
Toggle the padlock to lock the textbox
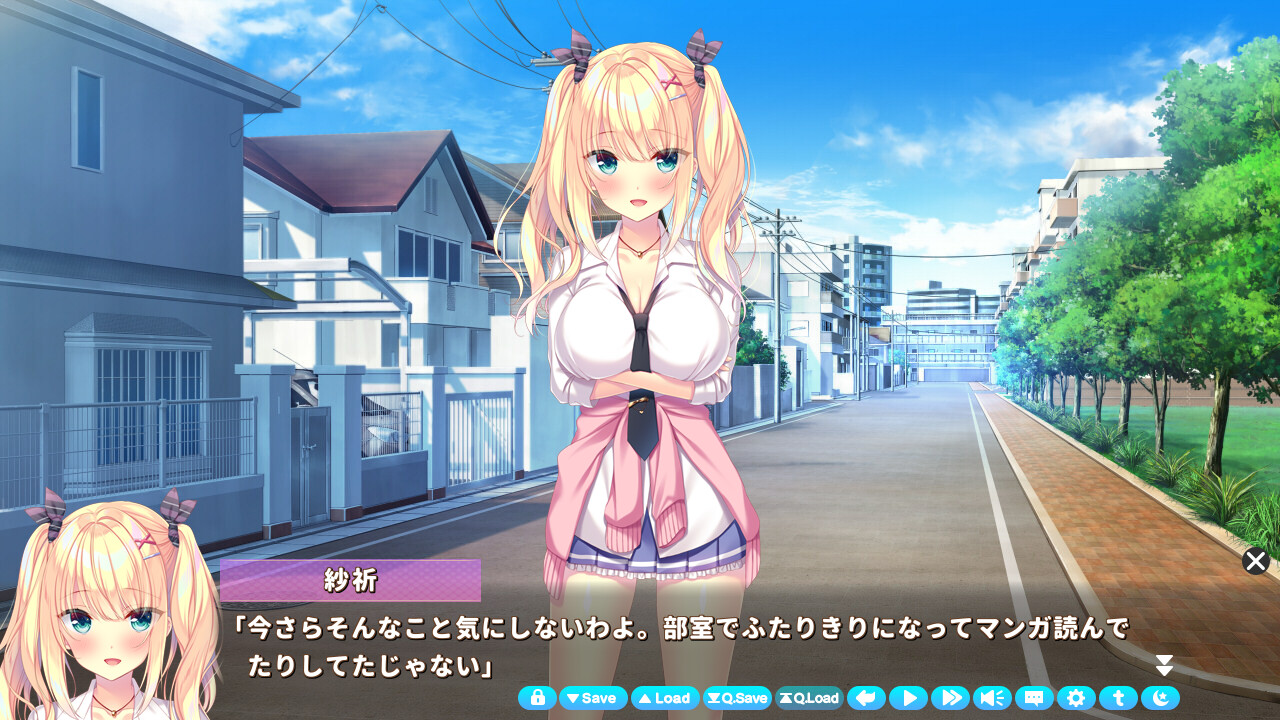point(537,699)
